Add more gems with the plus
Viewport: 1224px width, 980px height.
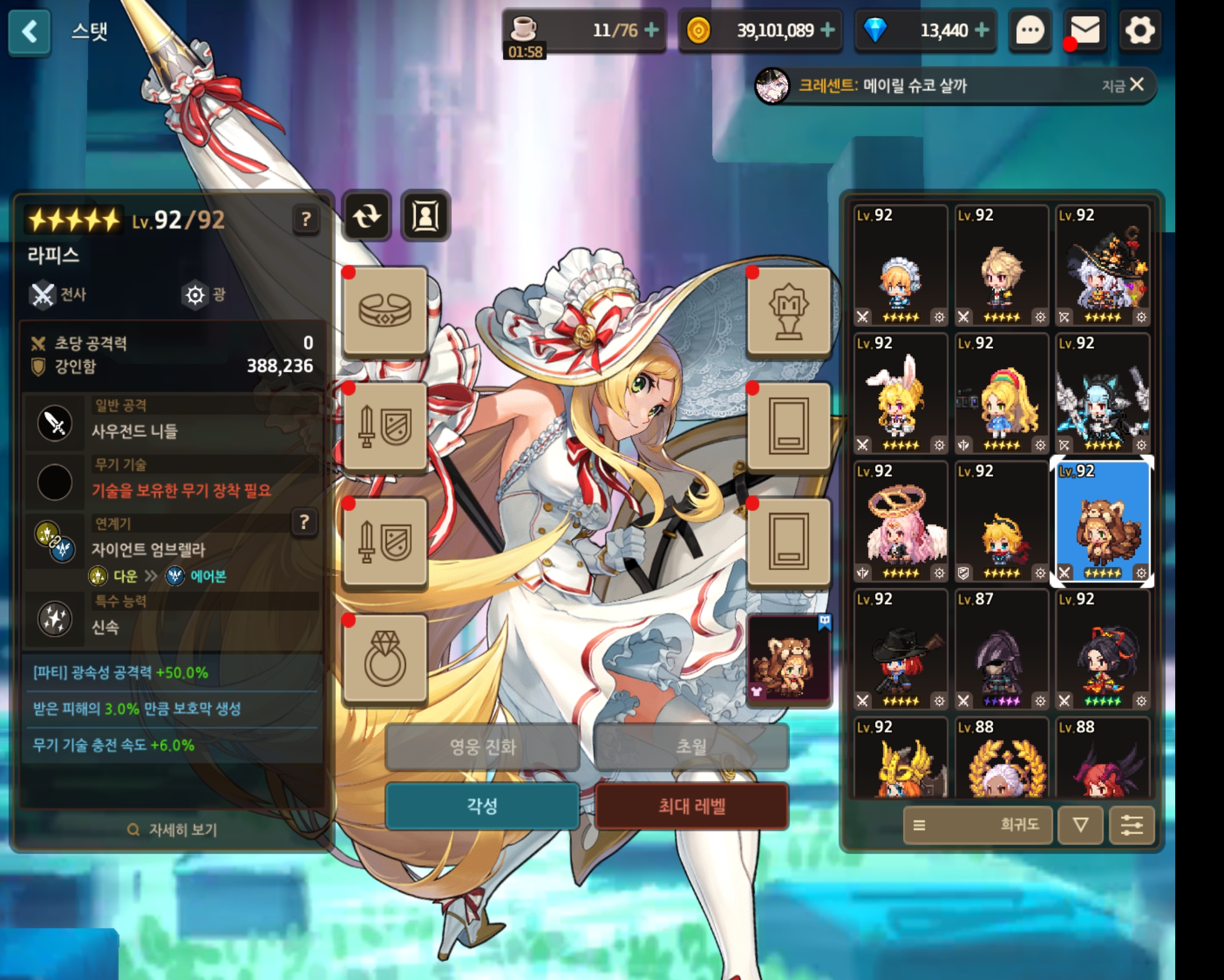(982, 29)
